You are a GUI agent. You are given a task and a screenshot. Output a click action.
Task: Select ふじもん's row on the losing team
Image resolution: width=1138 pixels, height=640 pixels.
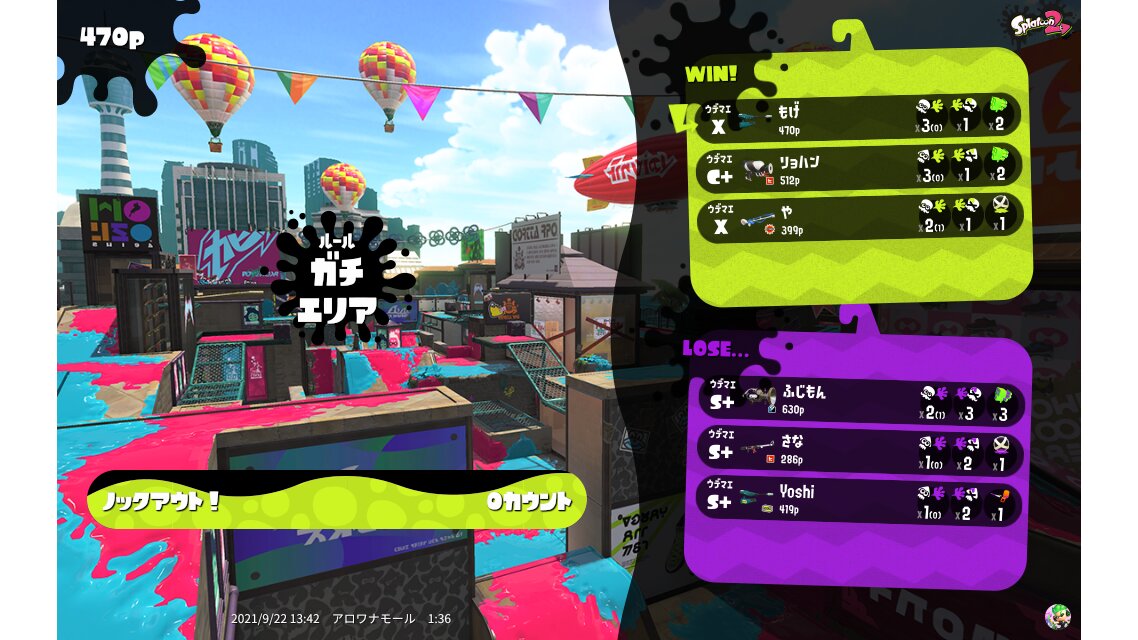point(860,402)
